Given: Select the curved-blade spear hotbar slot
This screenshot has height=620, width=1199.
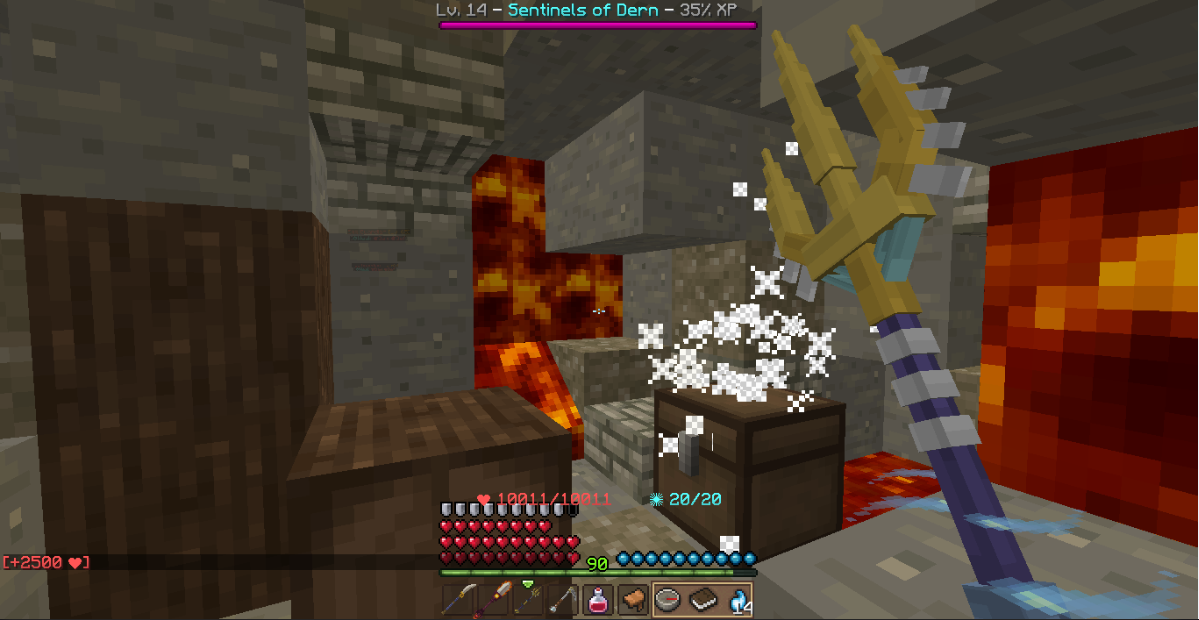Looking at the screenshot, I should pyautogui.click(x=457, y=600).
